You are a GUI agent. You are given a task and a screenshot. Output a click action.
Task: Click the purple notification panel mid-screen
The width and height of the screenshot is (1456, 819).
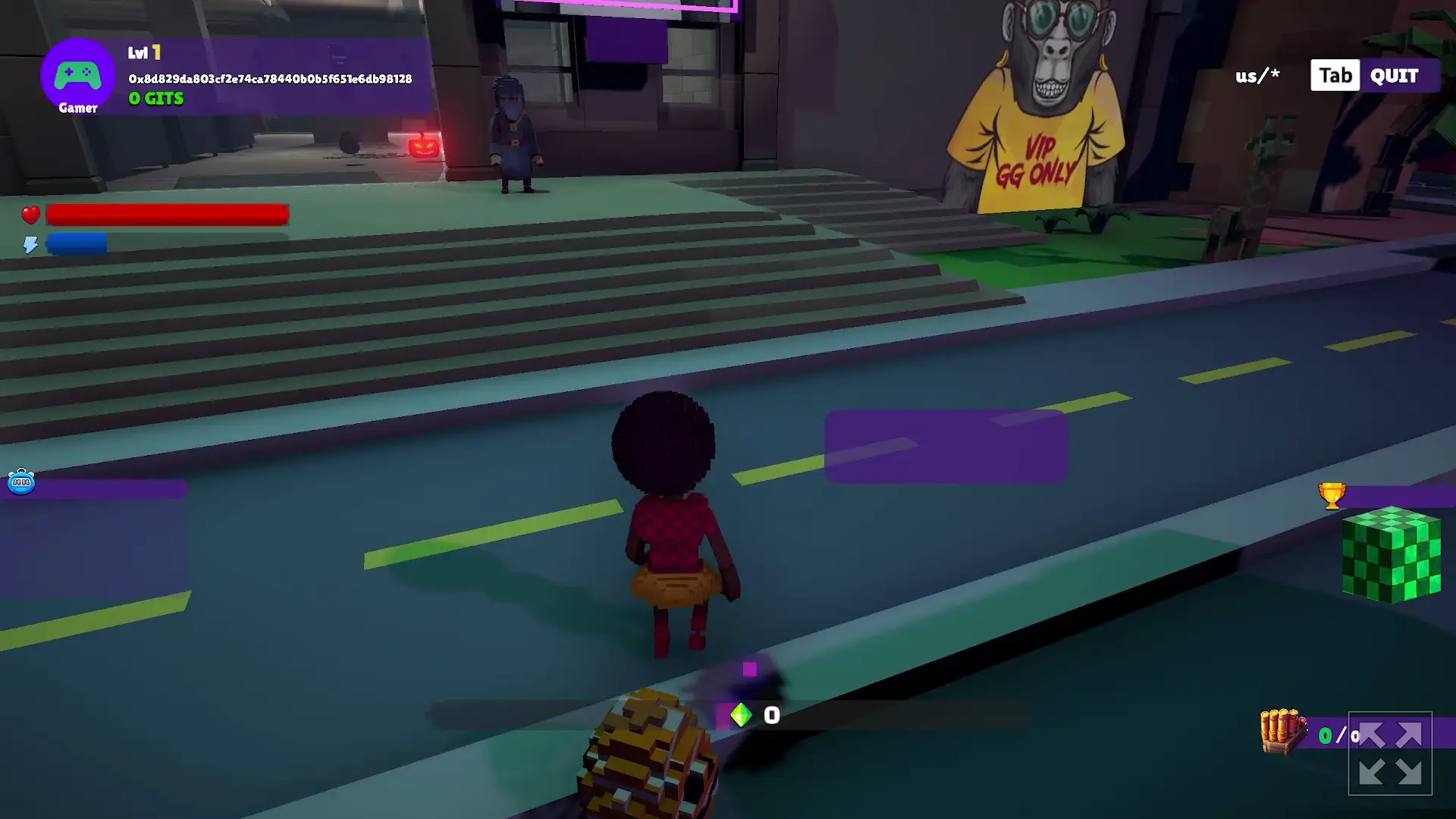[946, 446]
